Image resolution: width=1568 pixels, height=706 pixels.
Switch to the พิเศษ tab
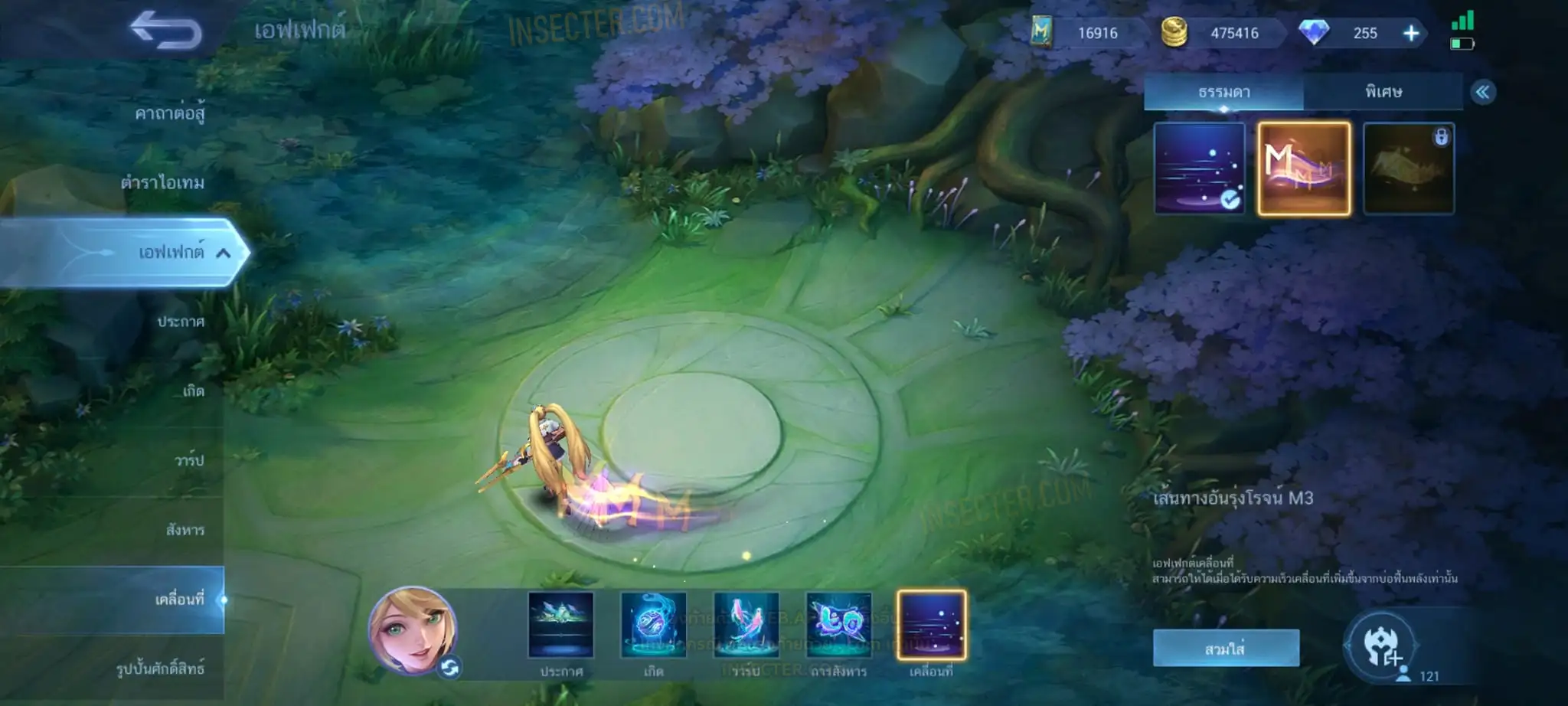pos(1383,92)
